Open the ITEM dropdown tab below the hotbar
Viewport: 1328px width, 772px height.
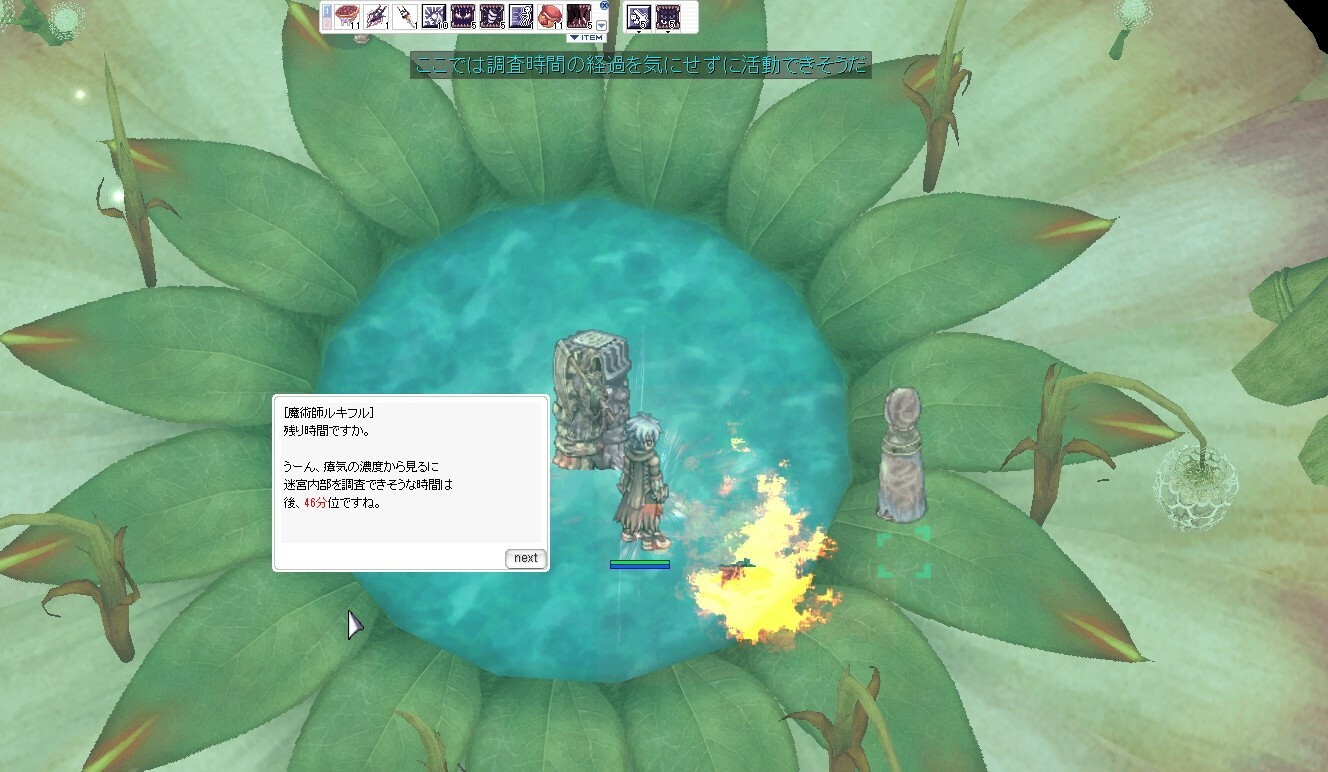[x=586, y=38]
